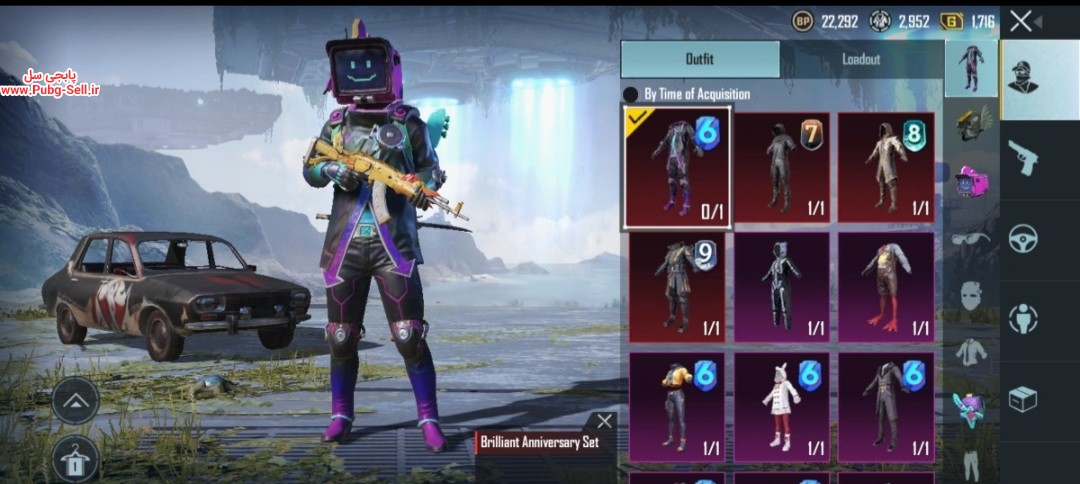The height and width of the screenshot is (484, 1080).
Task: Close the inventory with the top X button
Action: pyautogui.click(x=1020, y=21)
